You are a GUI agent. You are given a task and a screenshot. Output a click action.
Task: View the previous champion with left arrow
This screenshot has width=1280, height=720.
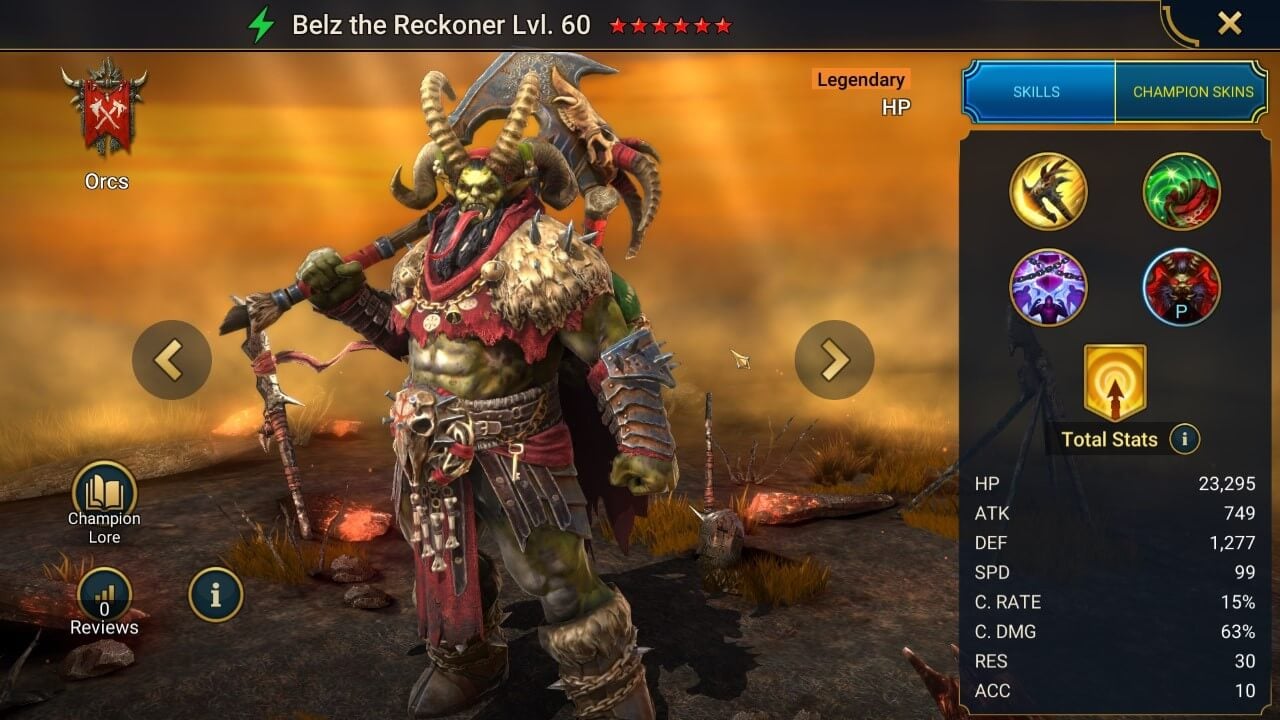point(171,360)
